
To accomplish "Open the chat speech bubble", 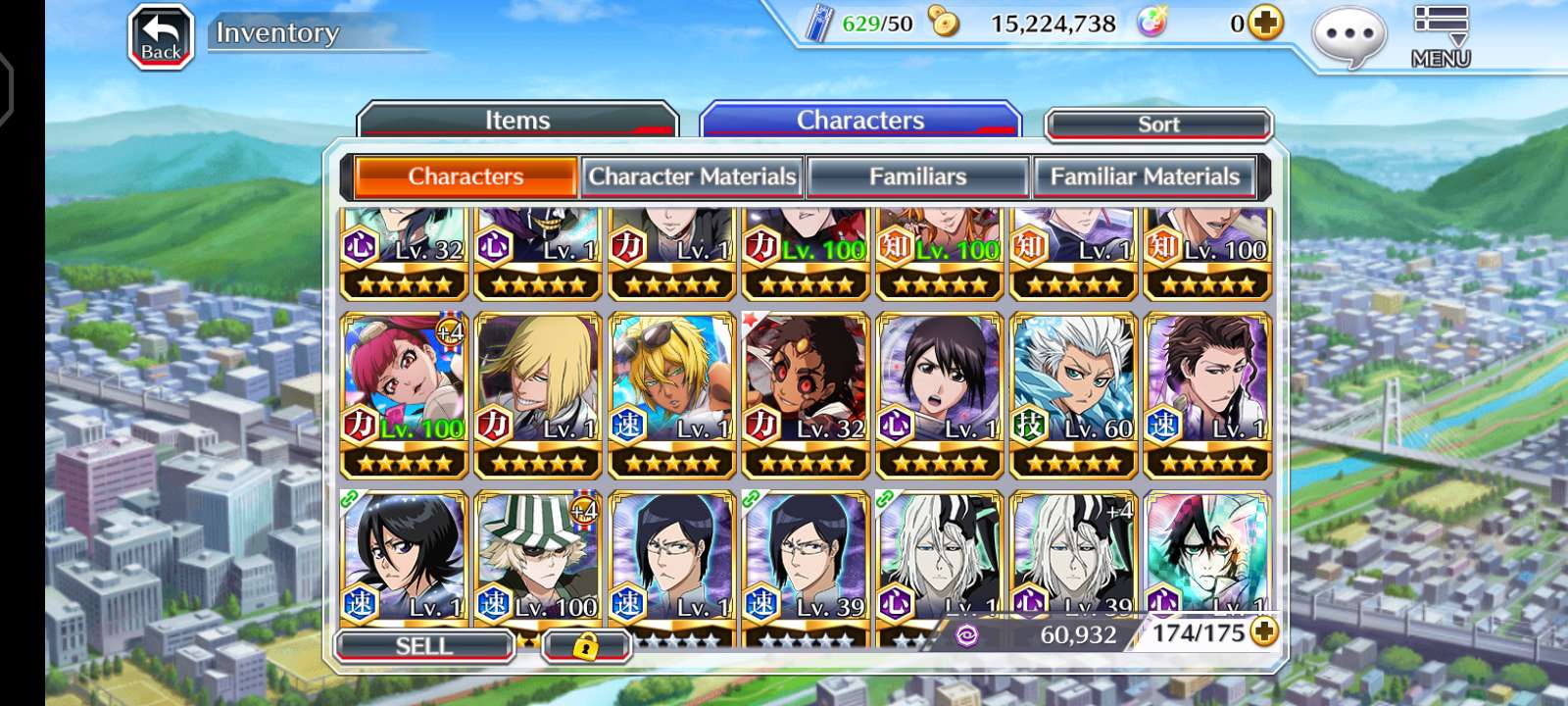I will pyautogui.click(x=1348, y=35).
